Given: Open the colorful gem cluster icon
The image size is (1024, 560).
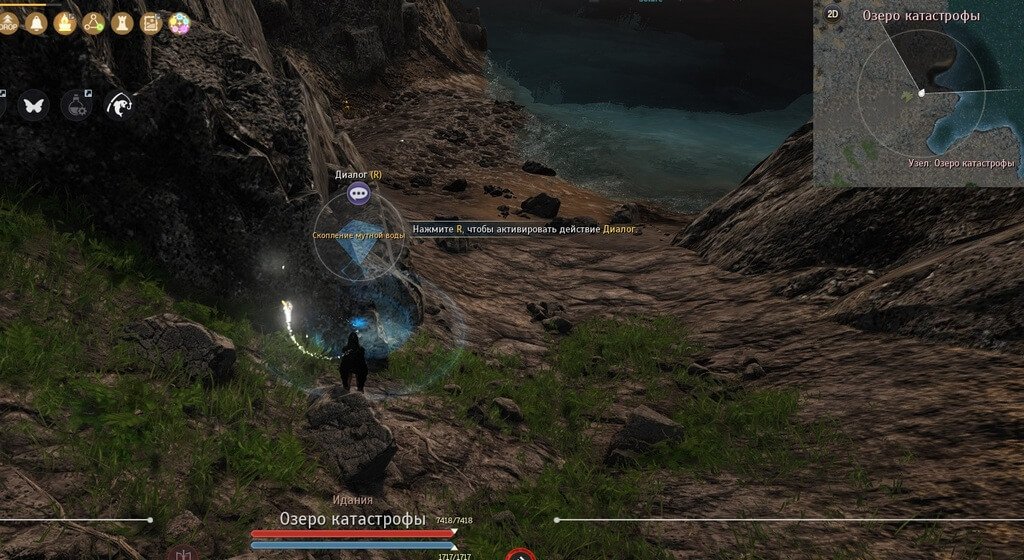Looking at the screenshot, I should (x=180, y=24).
